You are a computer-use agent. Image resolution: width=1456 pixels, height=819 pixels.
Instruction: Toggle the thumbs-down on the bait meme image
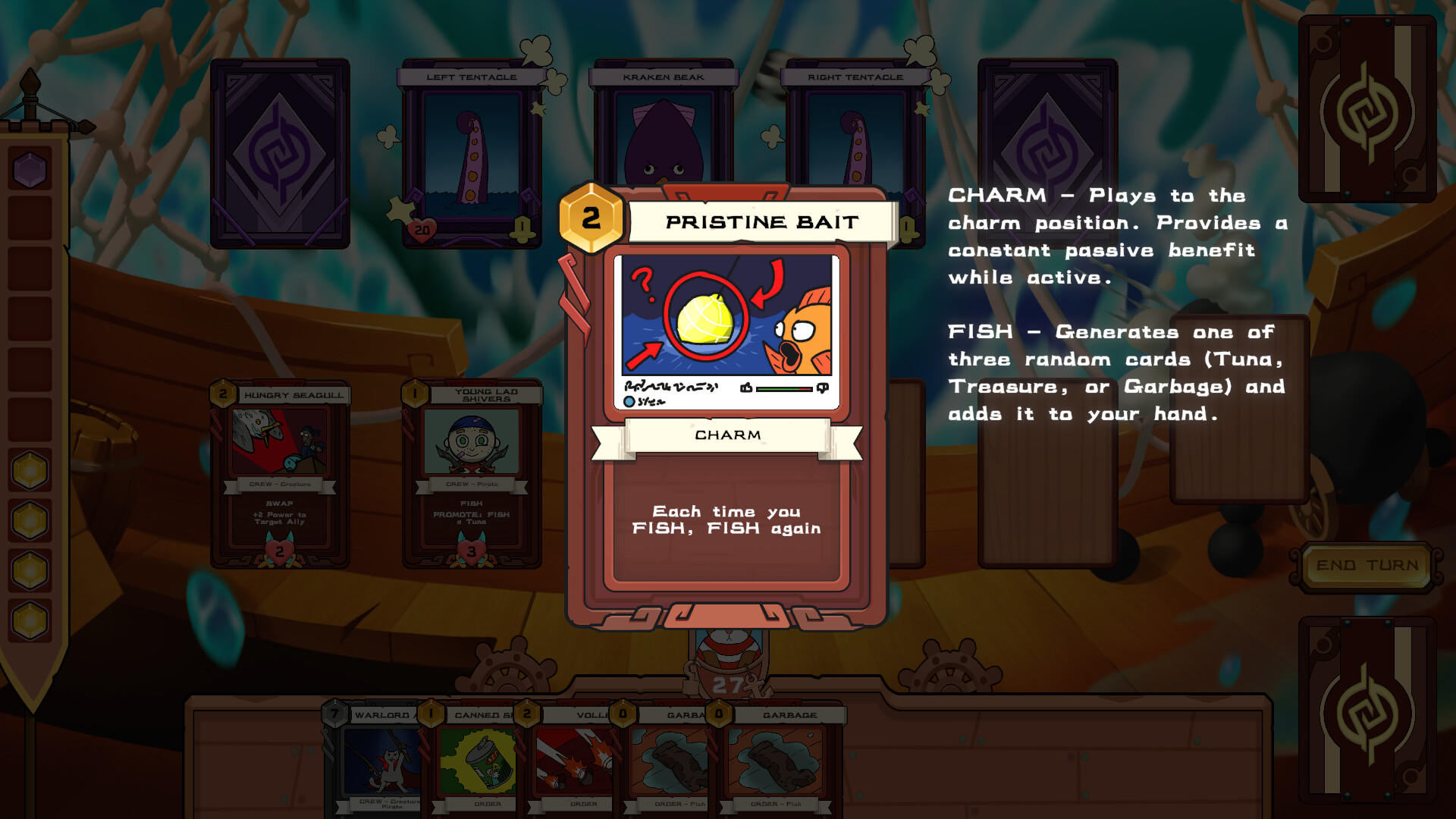point(823,388)
